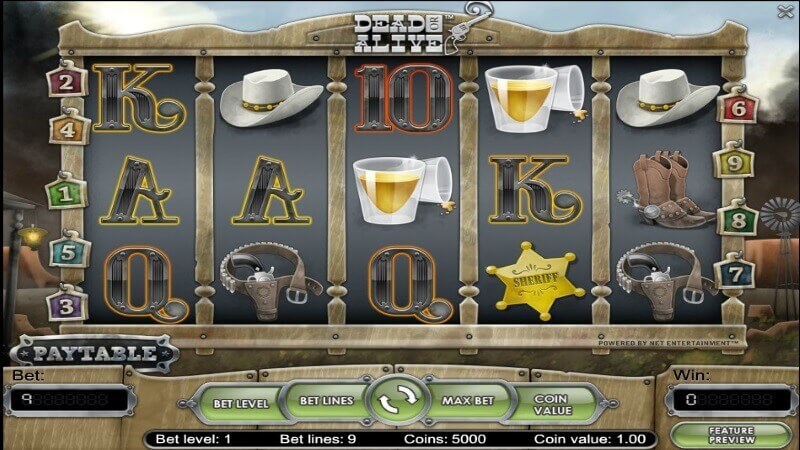Viewport: 800px width, 450px height.
Task: Change the Bet Level
Action: click(x=241, y=403)
